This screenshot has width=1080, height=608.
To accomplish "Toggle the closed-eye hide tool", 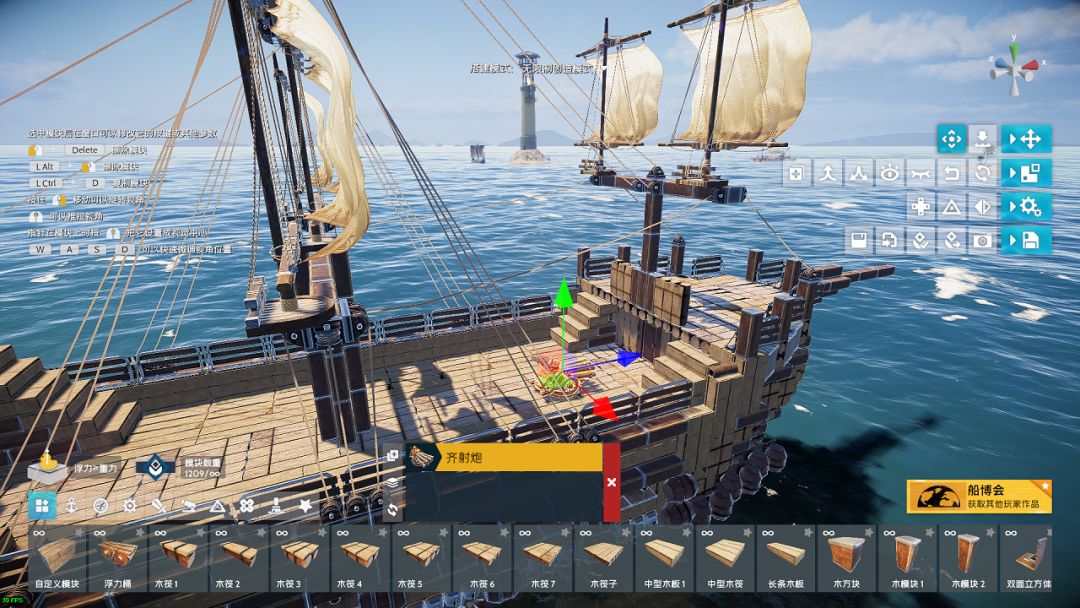I will [x=921, y=174].
